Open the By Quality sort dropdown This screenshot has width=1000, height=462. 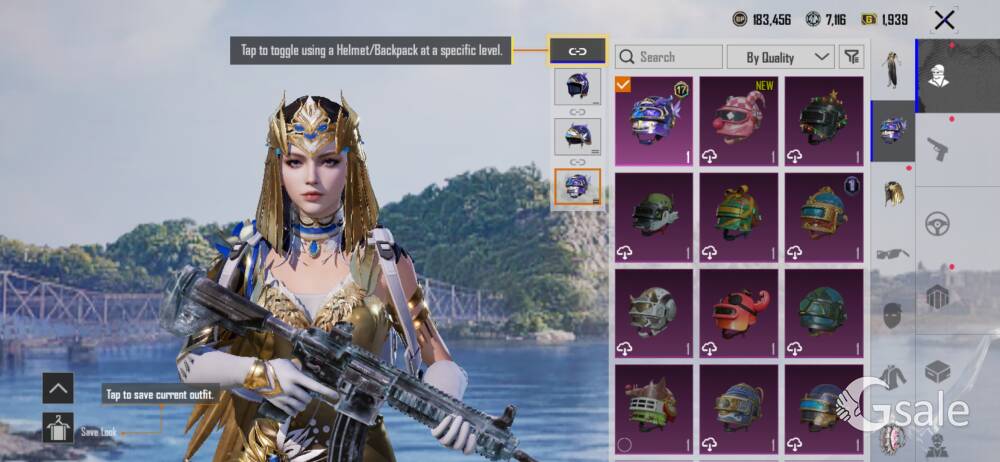tap(780, 57)
